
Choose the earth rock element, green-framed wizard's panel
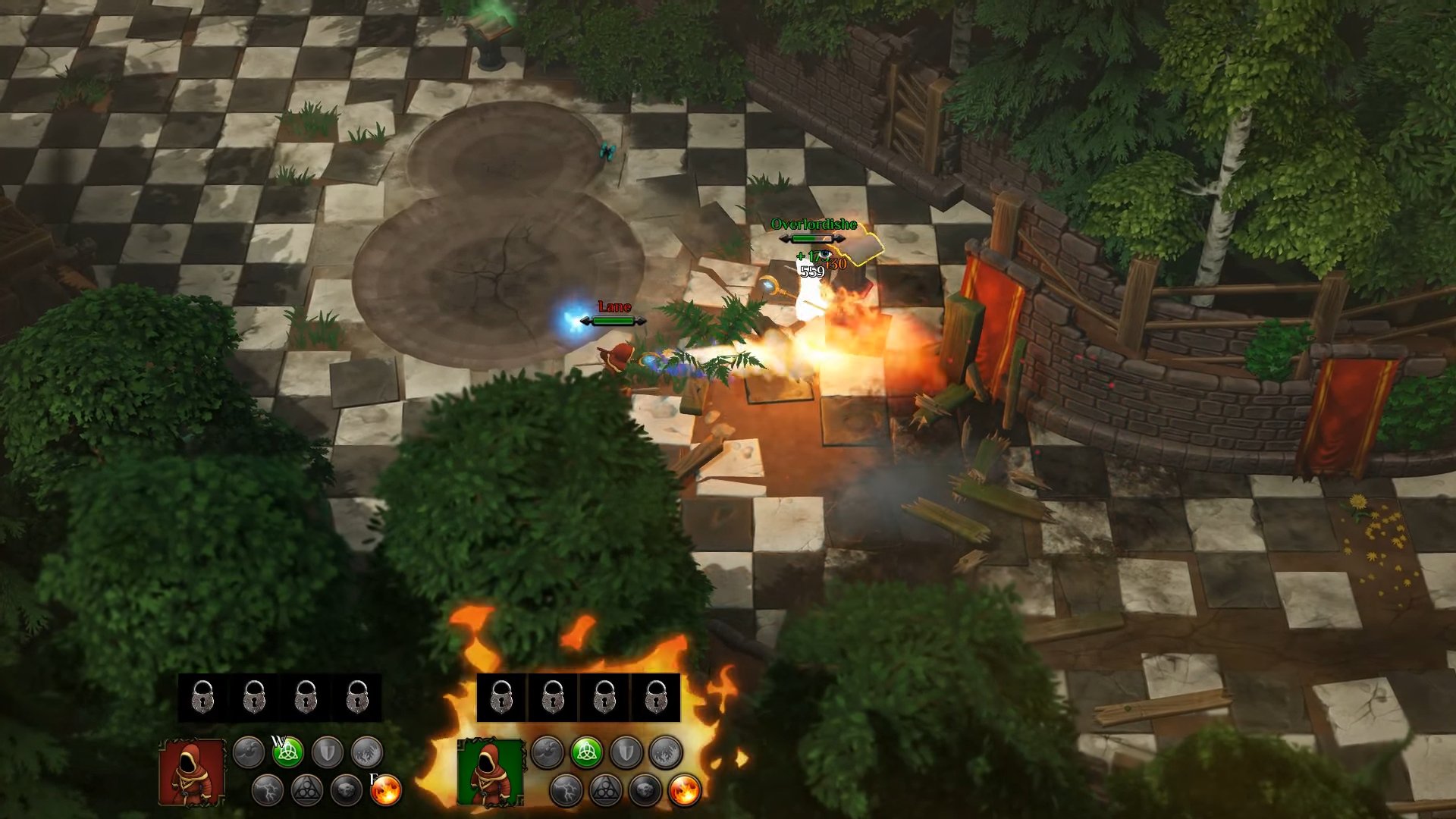[x=645, y=790]
